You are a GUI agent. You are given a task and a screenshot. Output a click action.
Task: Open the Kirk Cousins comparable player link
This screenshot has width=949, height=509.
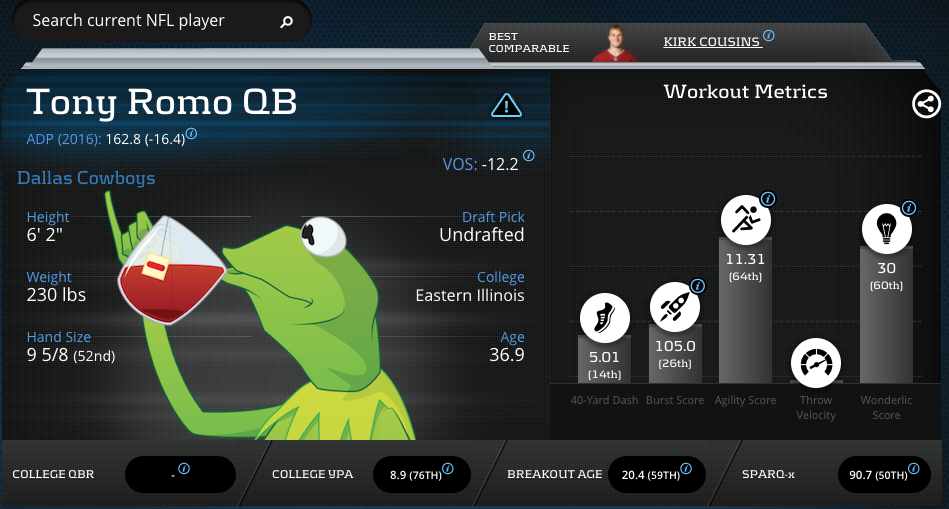pos(712,42)
